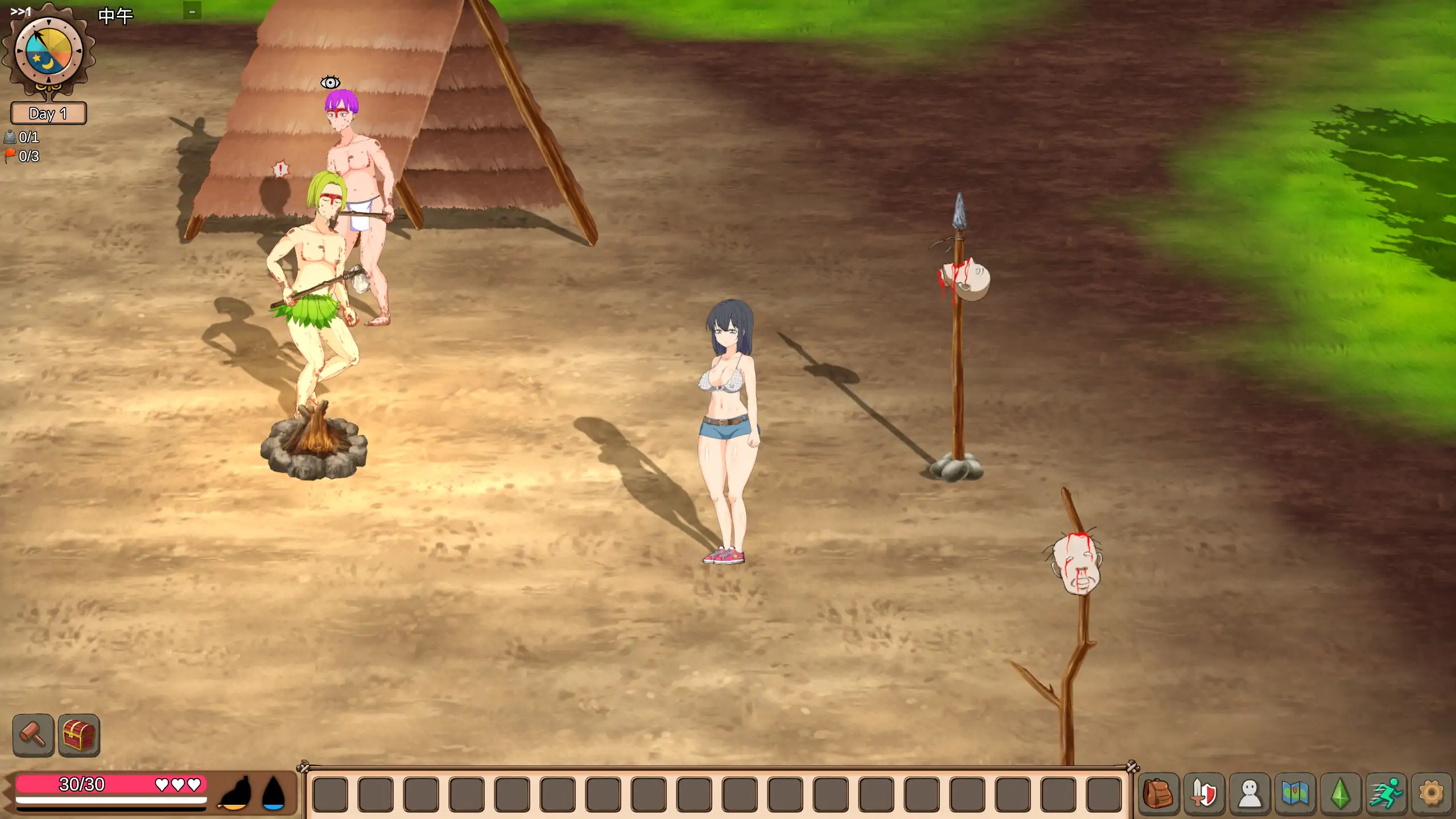Viewport: 1456px width, 819px height.
Task: Select the hammer crafting tool
Action: pyautogui.click(x=33, y=735)
